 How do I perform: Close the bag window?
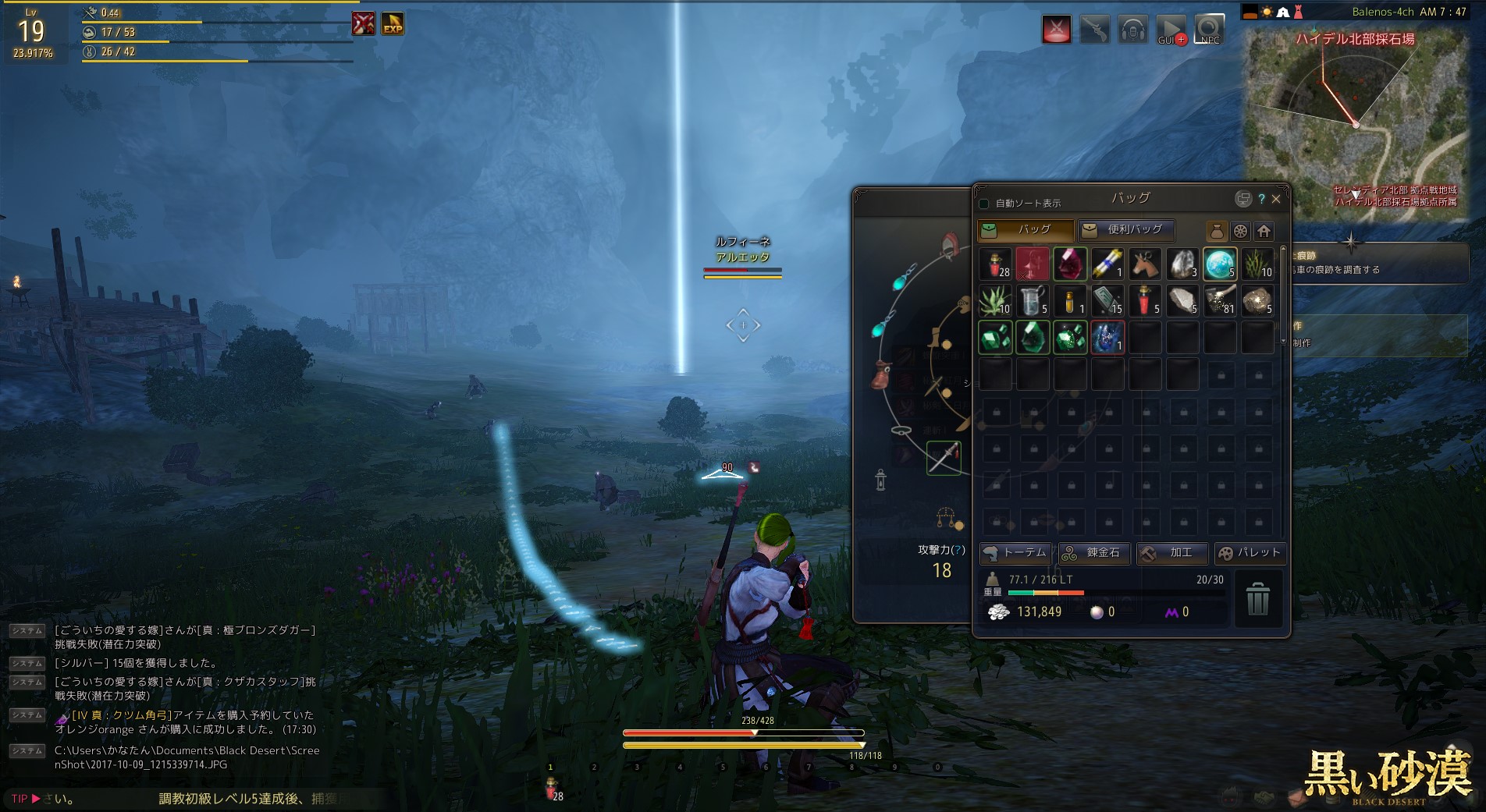pyautogui.click(x=1276, y=199)
